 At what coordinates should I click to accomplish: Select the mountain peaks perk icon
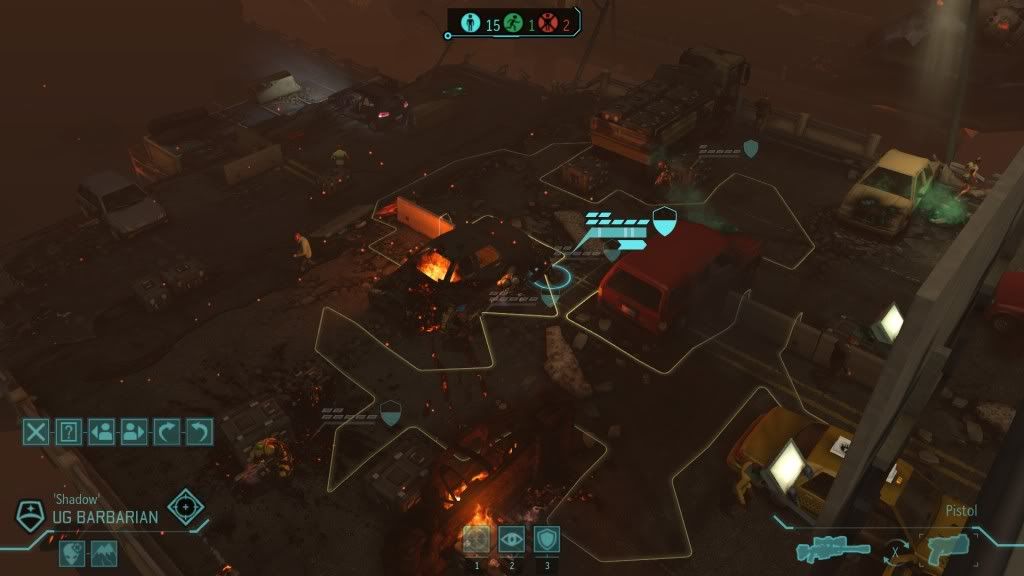click(x=104, y=553)
